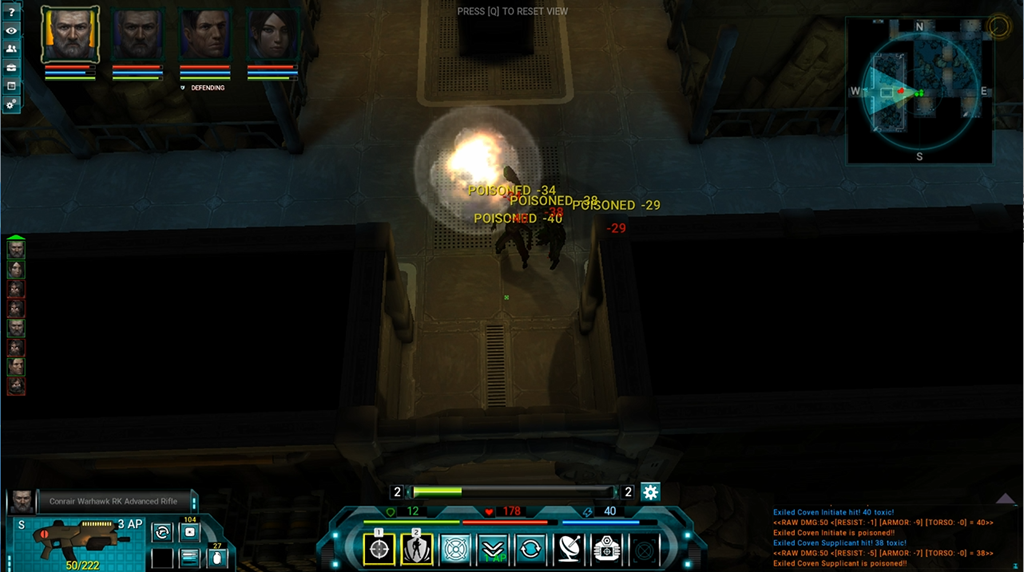The height and width of the screenshot is (572, 1024).
Task: Open the gear button beside turn bar
Action: (x=651, y=492)
